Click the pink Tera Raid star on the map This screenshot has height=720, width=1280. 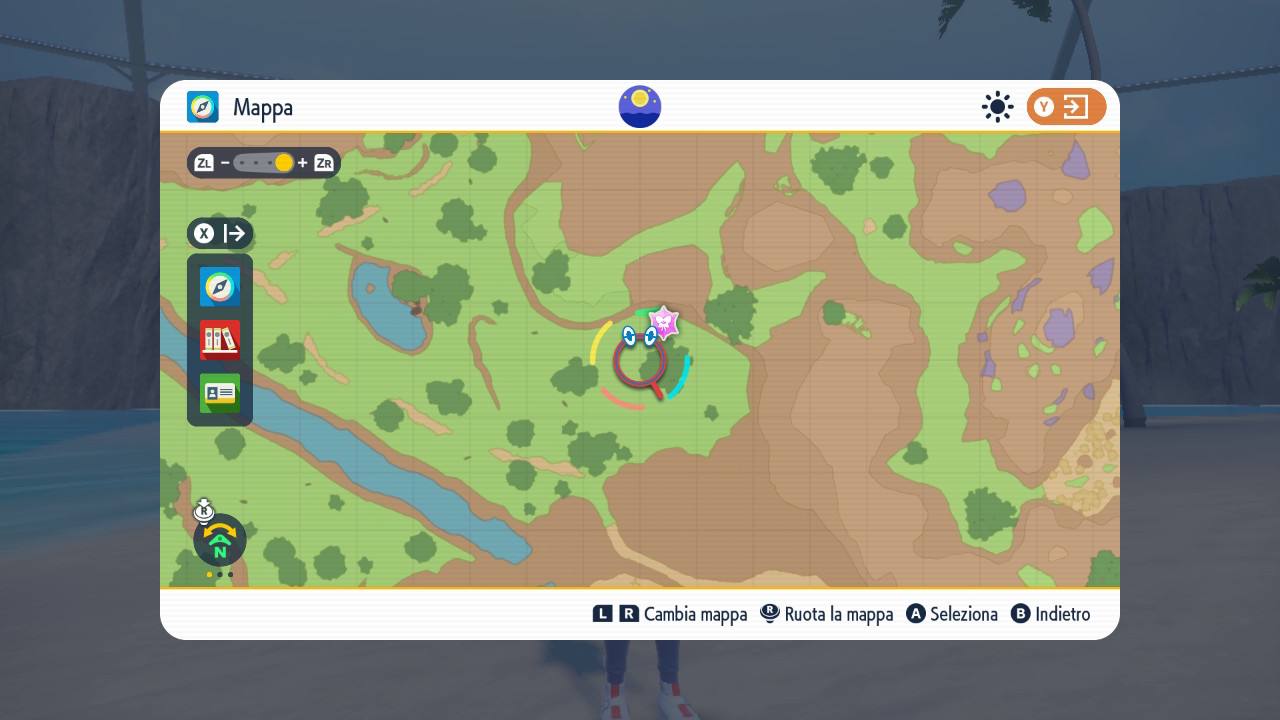(664, 322)
